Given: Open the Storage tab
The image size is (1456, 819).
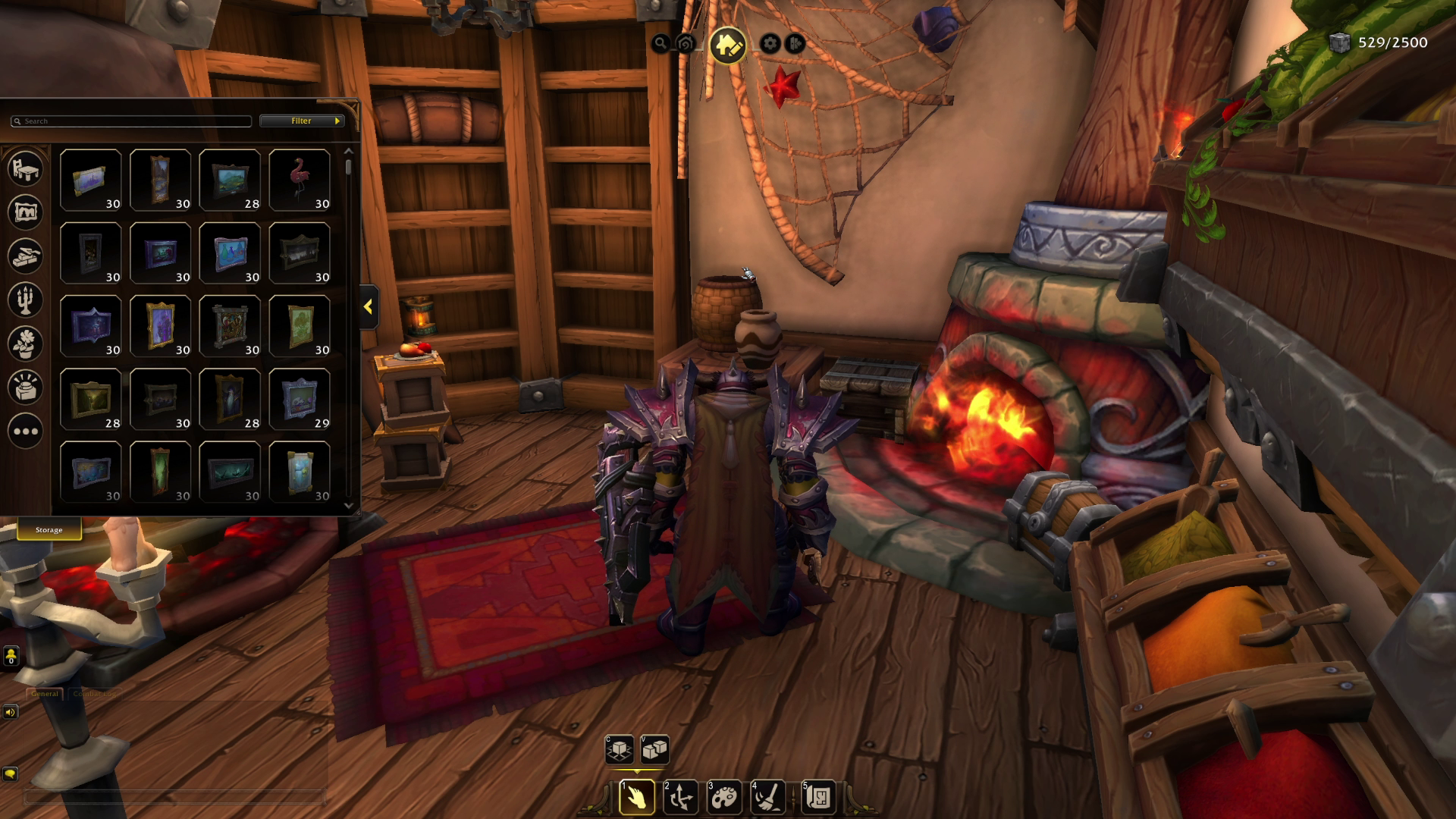Looking at the screenshot, I should 49,530.
